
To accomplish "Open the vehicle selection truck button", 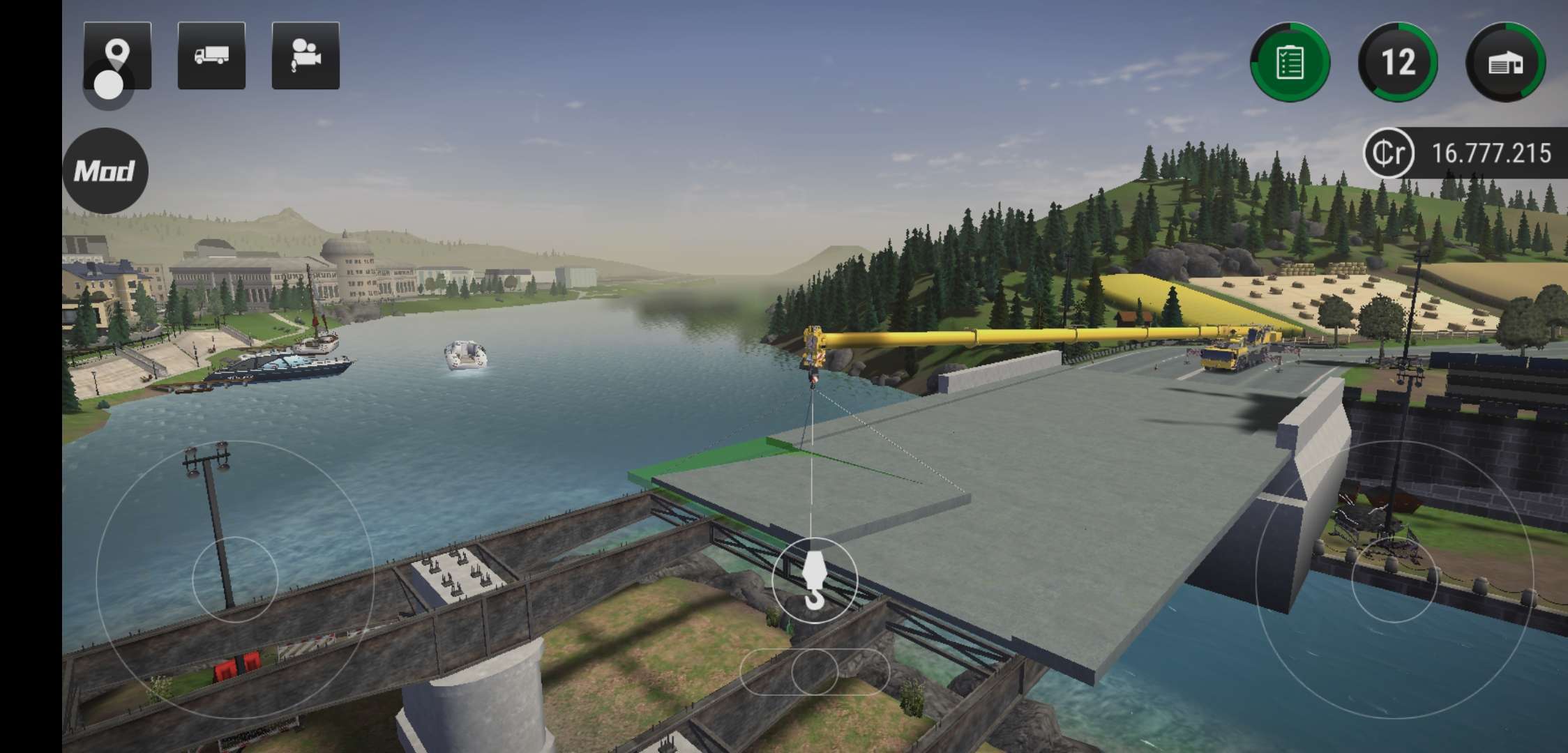I will [x=211, y=56].
